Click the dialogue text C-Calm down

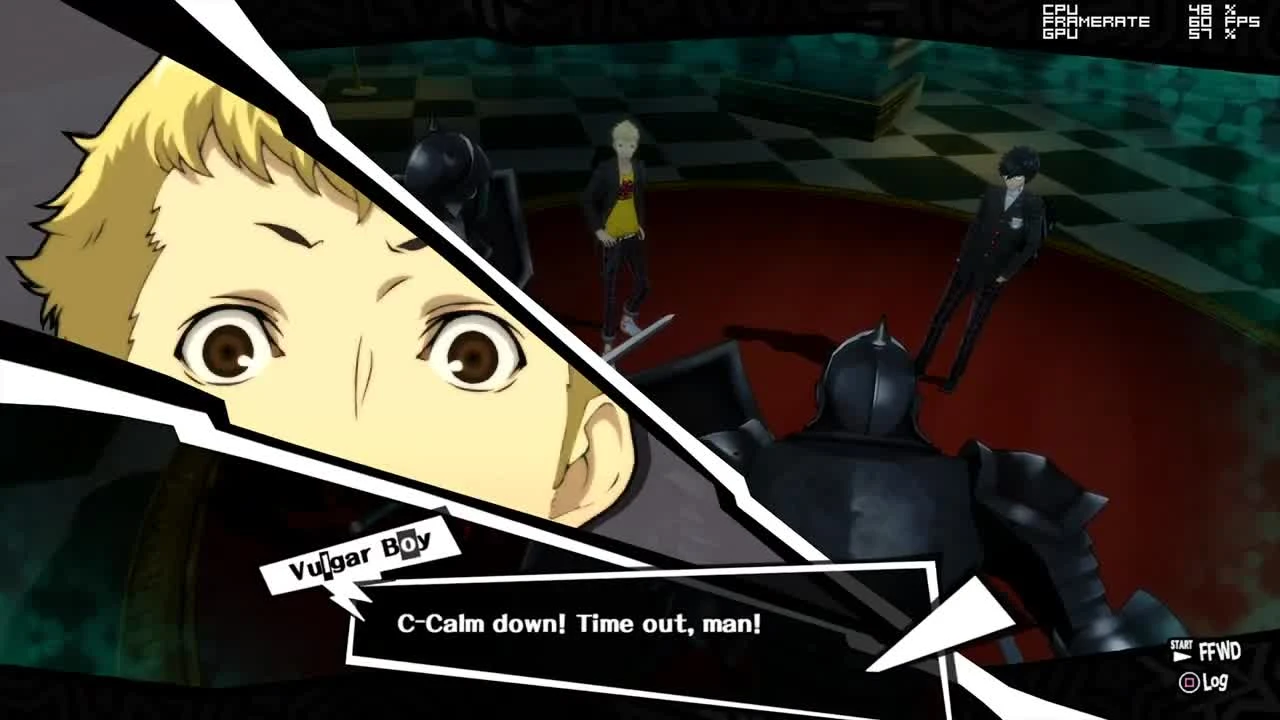pyautogui.click(x=470, y=624)
